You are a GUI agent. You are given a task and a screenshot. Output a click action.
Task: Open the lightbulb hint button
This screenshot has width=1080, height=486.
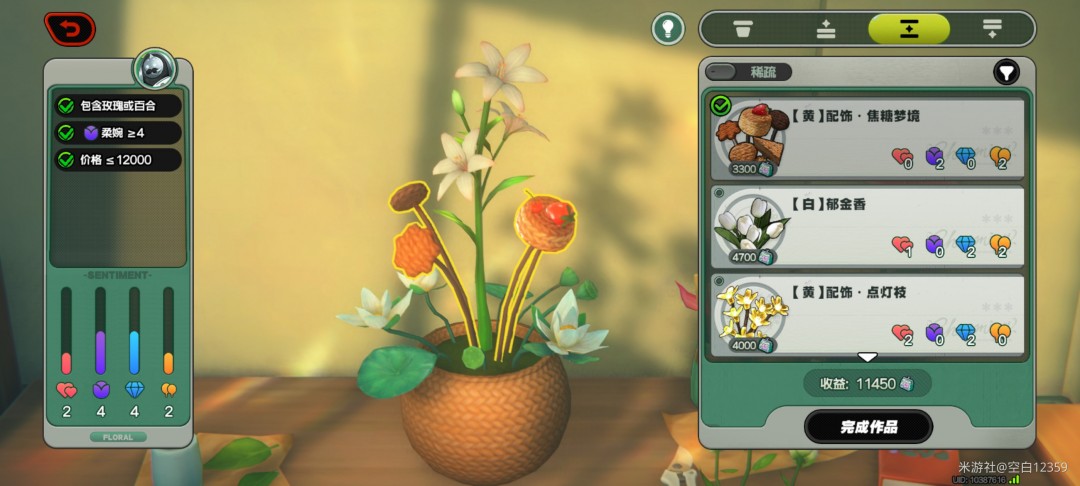click(x=668, y=28)
